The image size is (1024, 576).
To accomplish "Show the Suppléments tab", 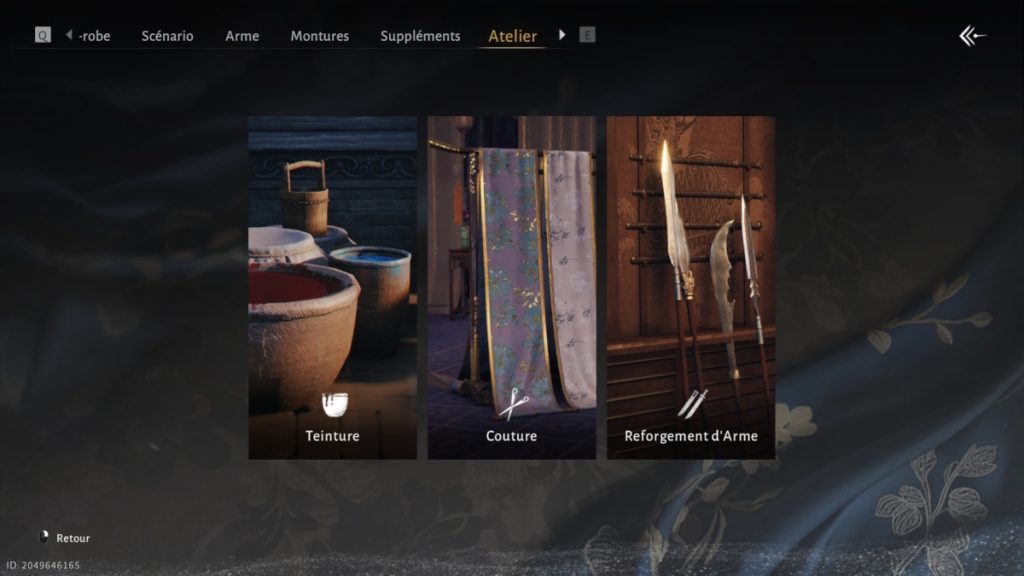I will 420,36.
